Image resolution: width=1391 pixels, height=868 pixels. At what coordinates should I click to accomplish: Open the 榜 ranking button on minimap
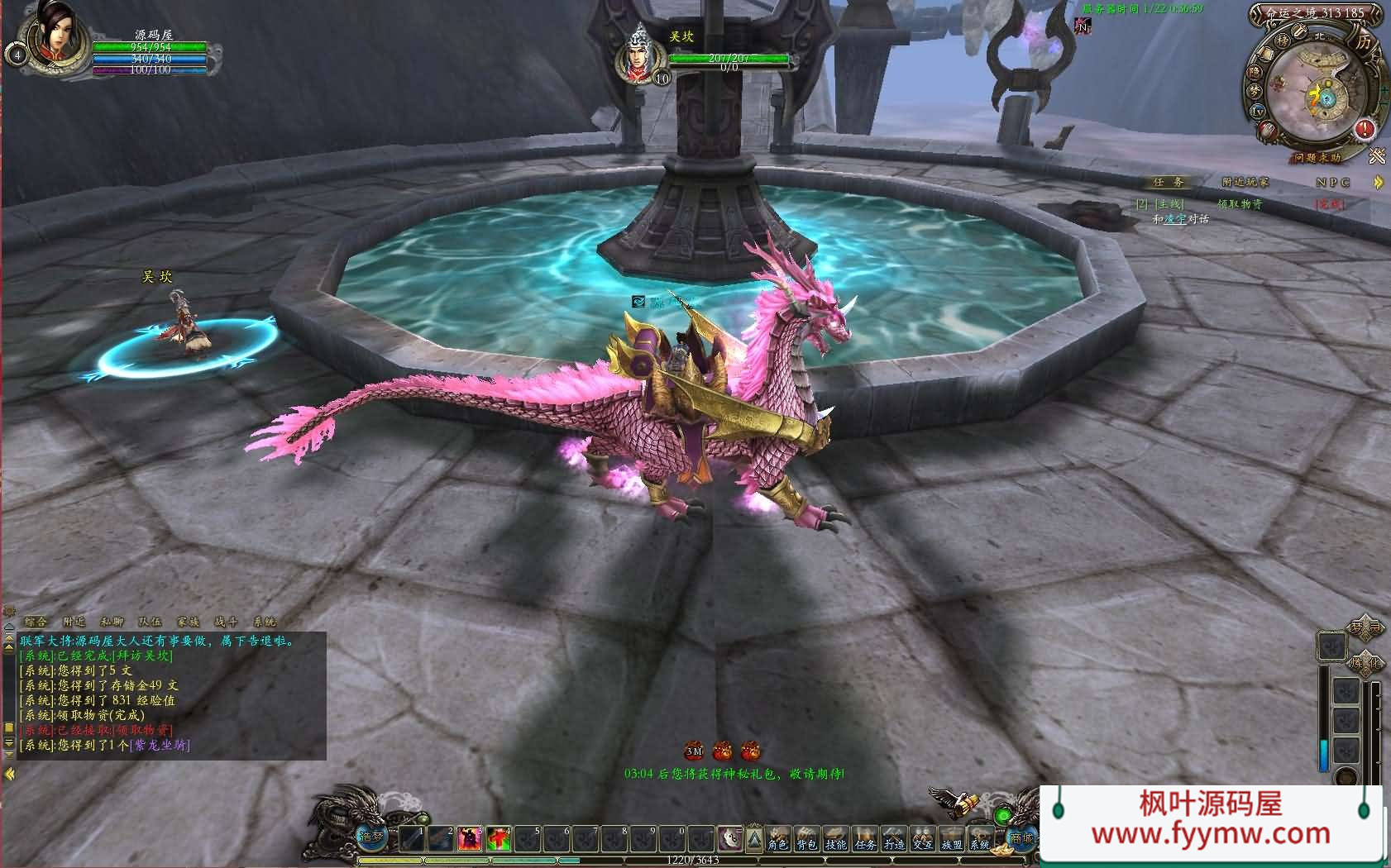coord(1283,41)
